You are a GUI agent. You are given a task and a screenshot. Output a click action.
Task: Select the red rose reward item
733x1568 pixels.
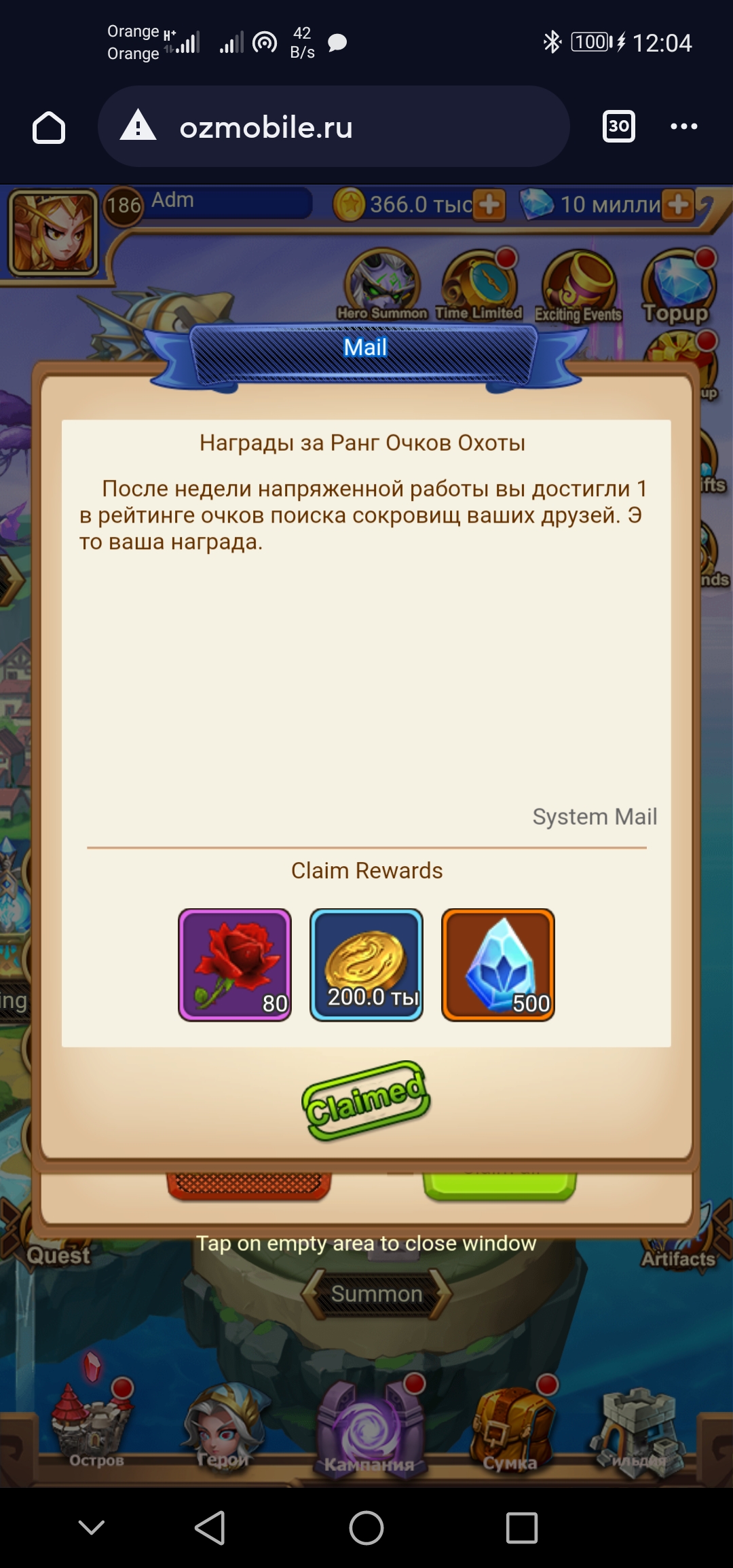(x=235, y=965)
